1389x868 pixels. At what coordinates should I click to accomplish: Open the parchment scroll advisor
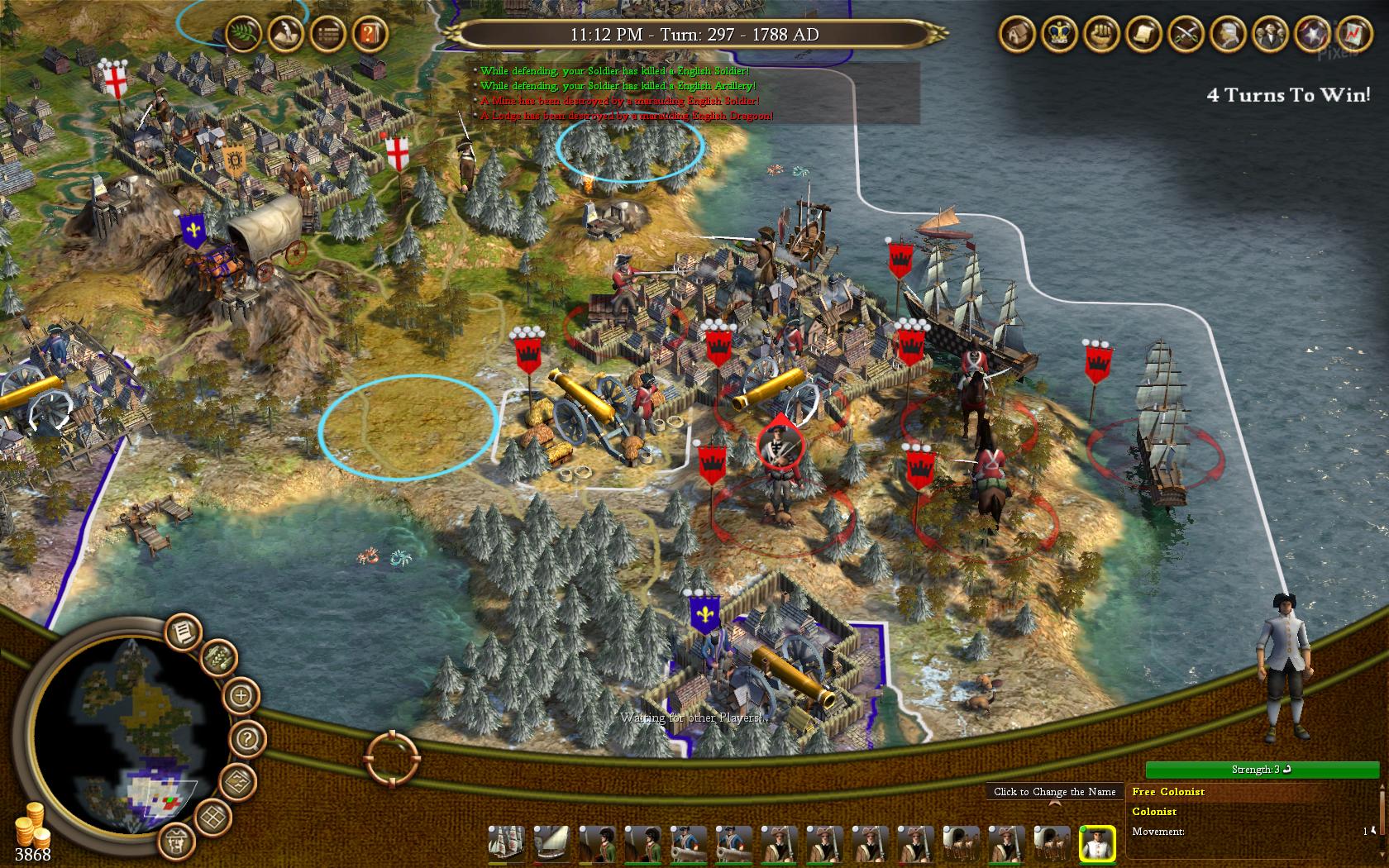(1143, 33)
